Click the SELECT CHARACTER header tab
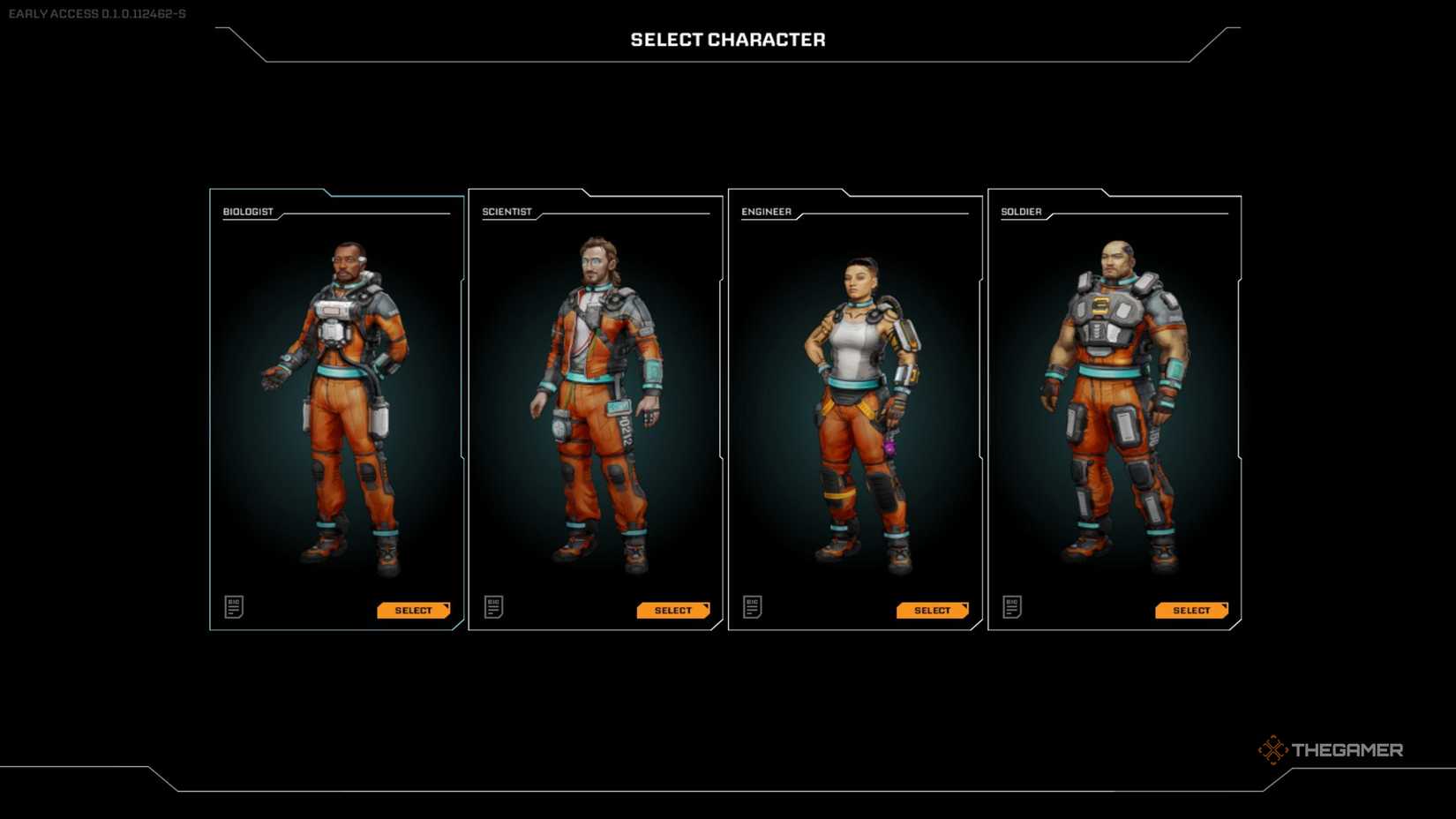The width and height of the screenshot is (1456, 819). [x=727, y=39]
